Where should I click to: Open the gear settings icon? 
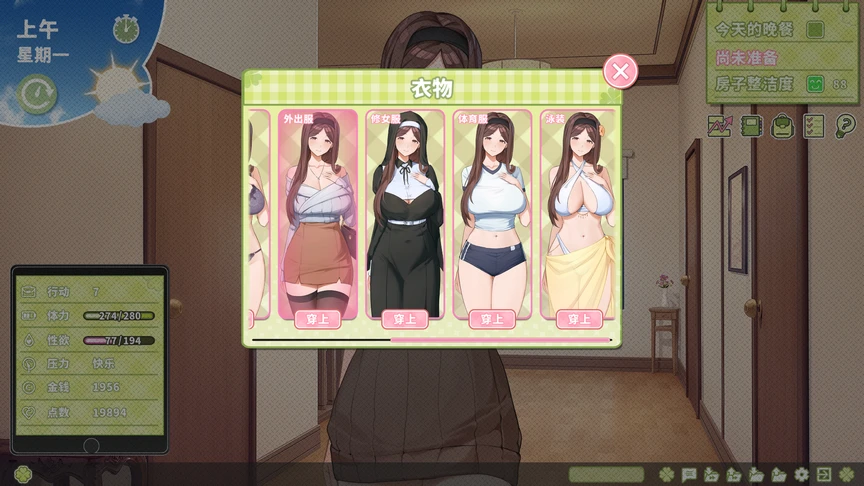click(x=800, y=474)
